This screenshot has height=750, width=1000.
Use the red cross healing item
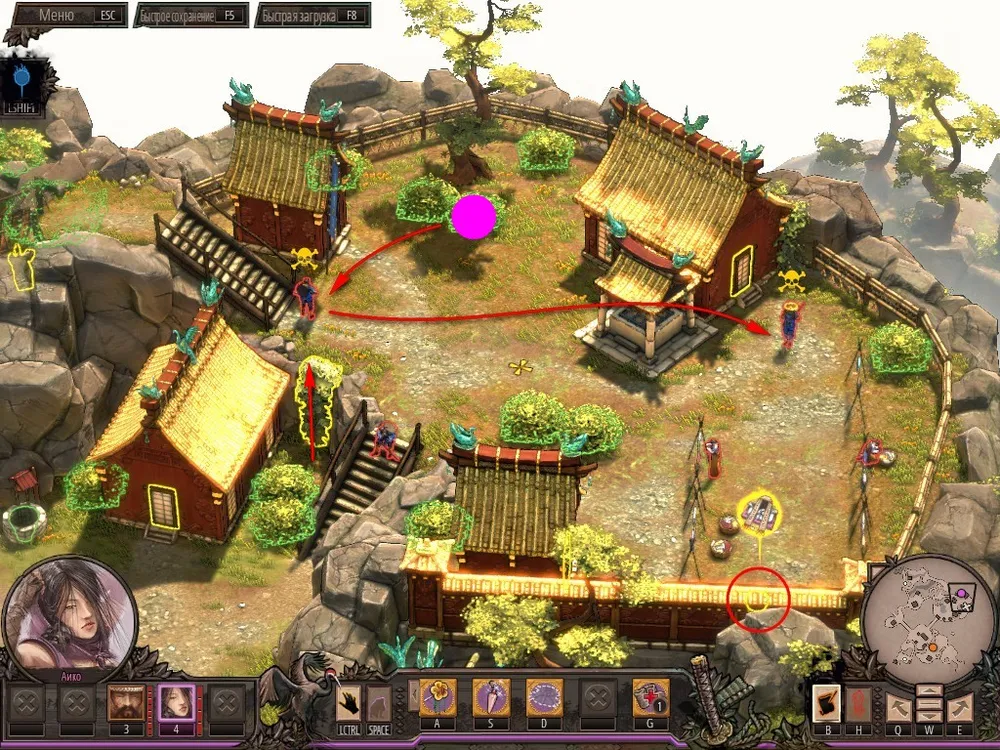[x=651, y=697]
